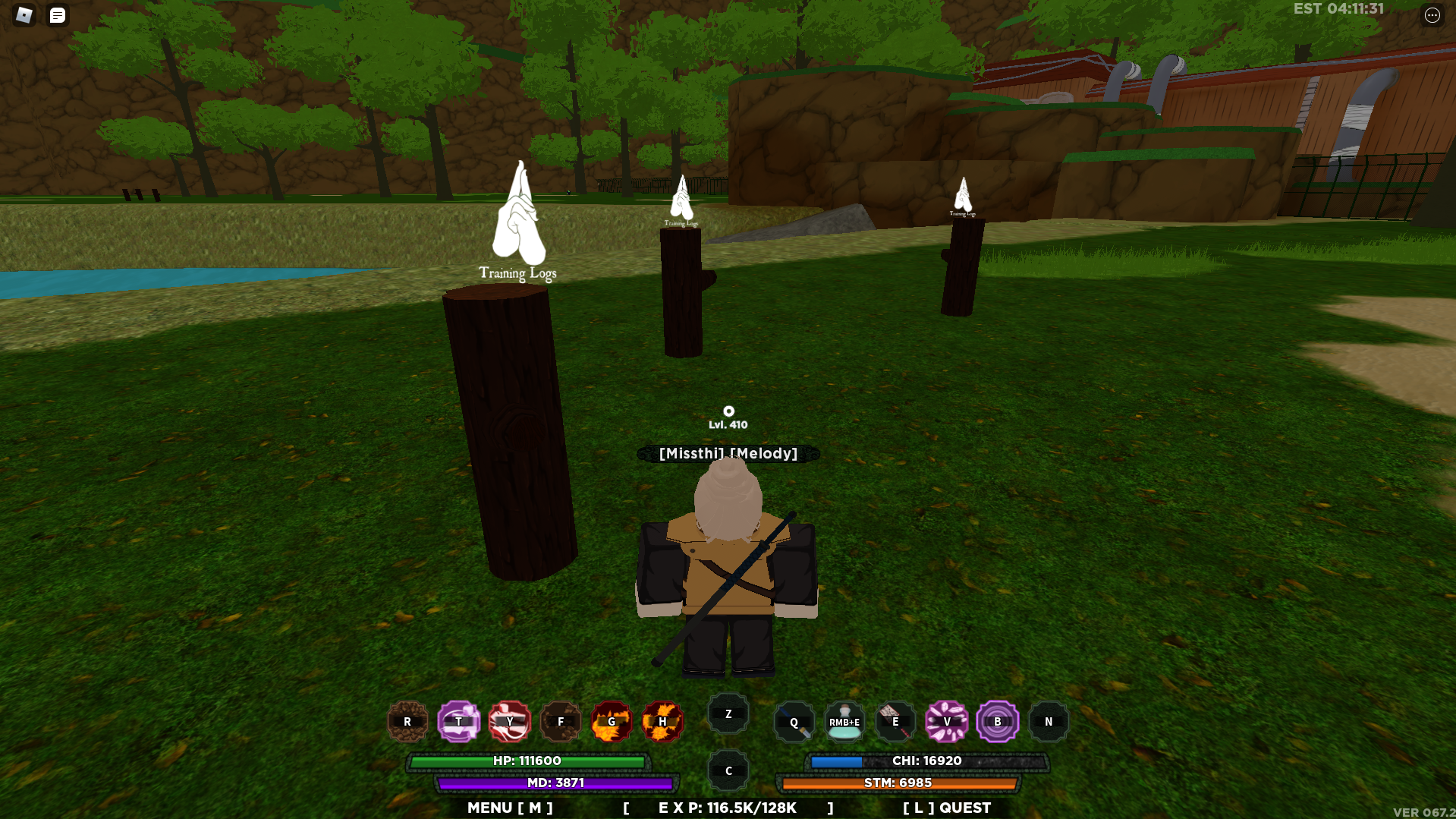The image size is (1456, 819).
Task: Trigger the purple spiral ability B
Action: [x=997, y=721]
